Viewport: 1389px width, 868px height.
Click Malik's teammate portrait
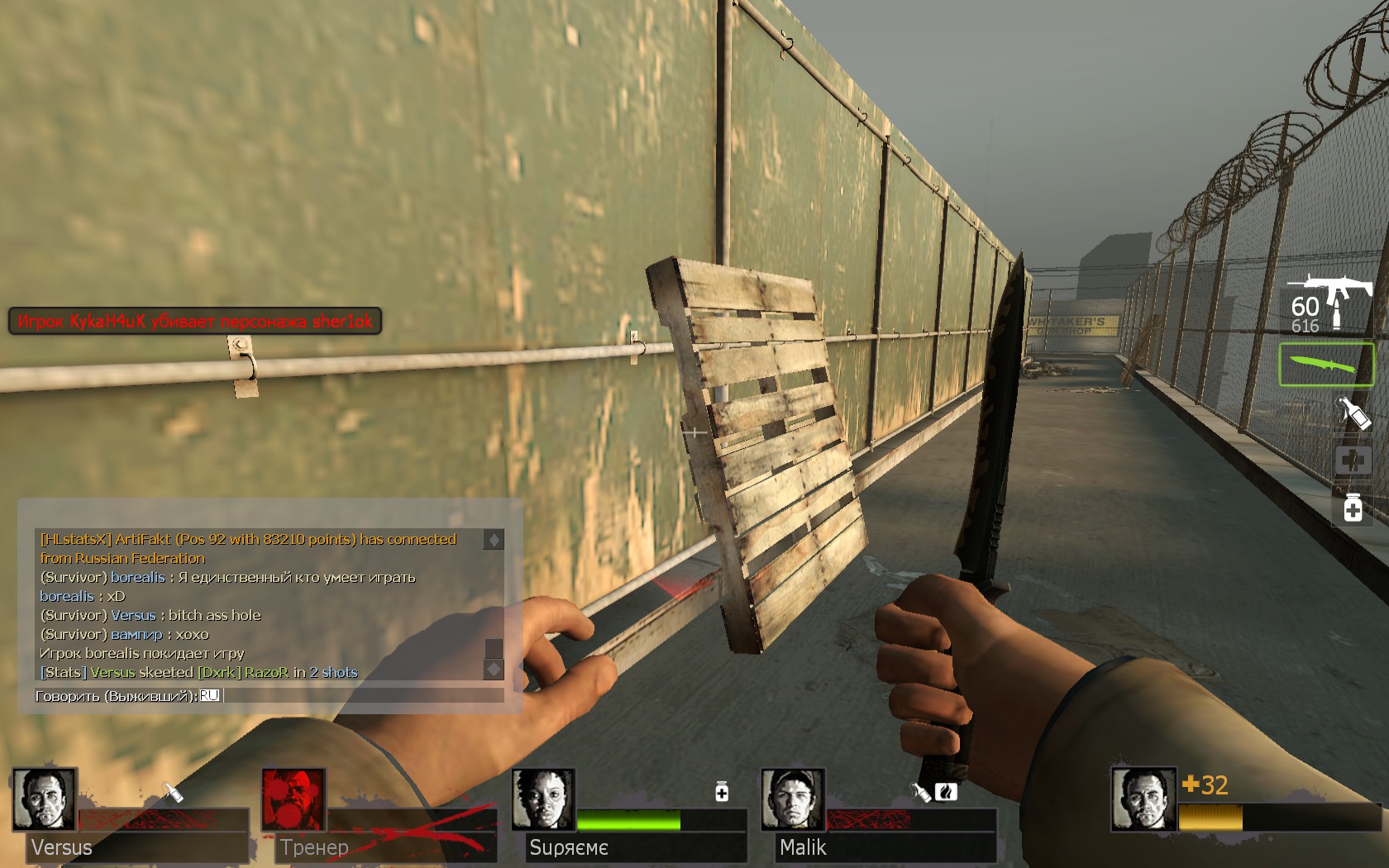793,799
